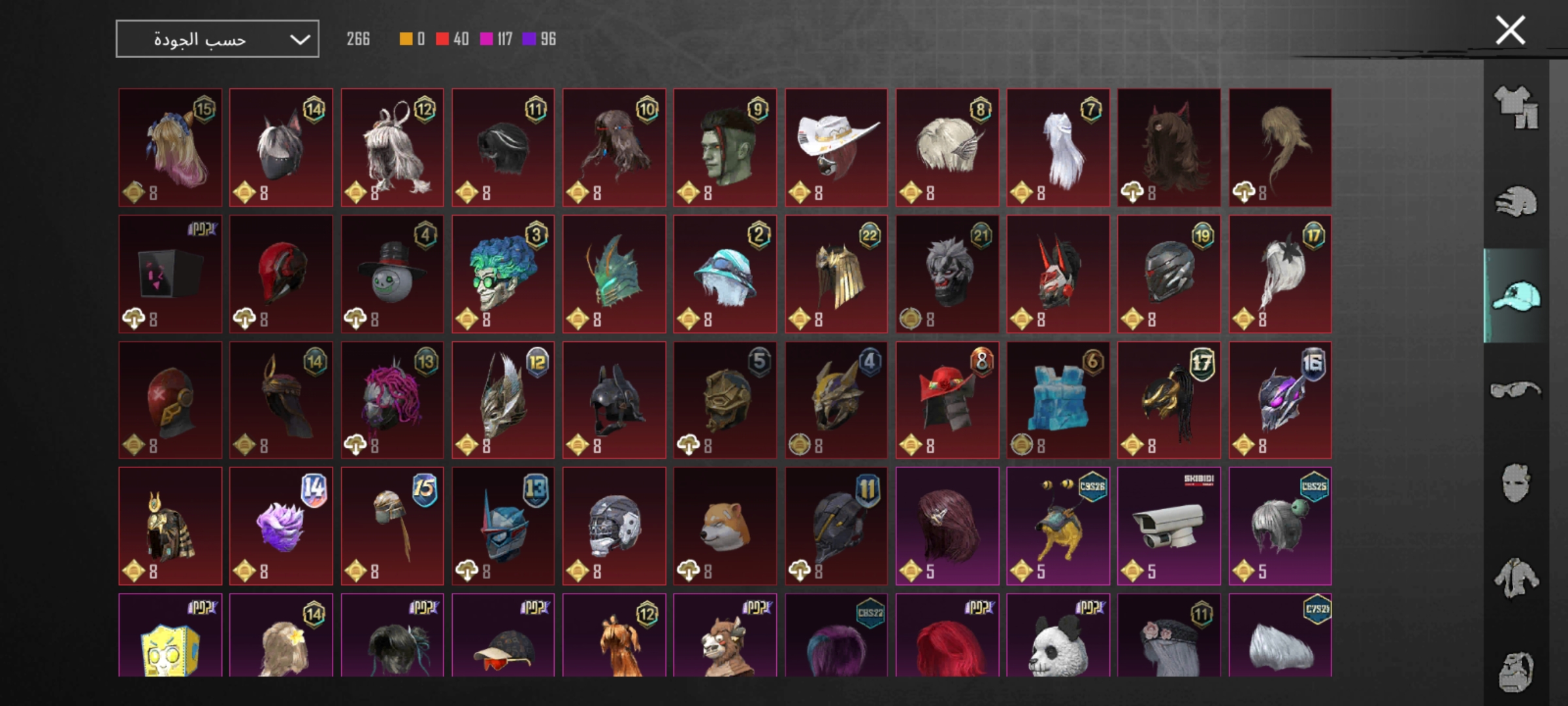Switch to the sunglasses category tab

click(x=1516, y=390)
